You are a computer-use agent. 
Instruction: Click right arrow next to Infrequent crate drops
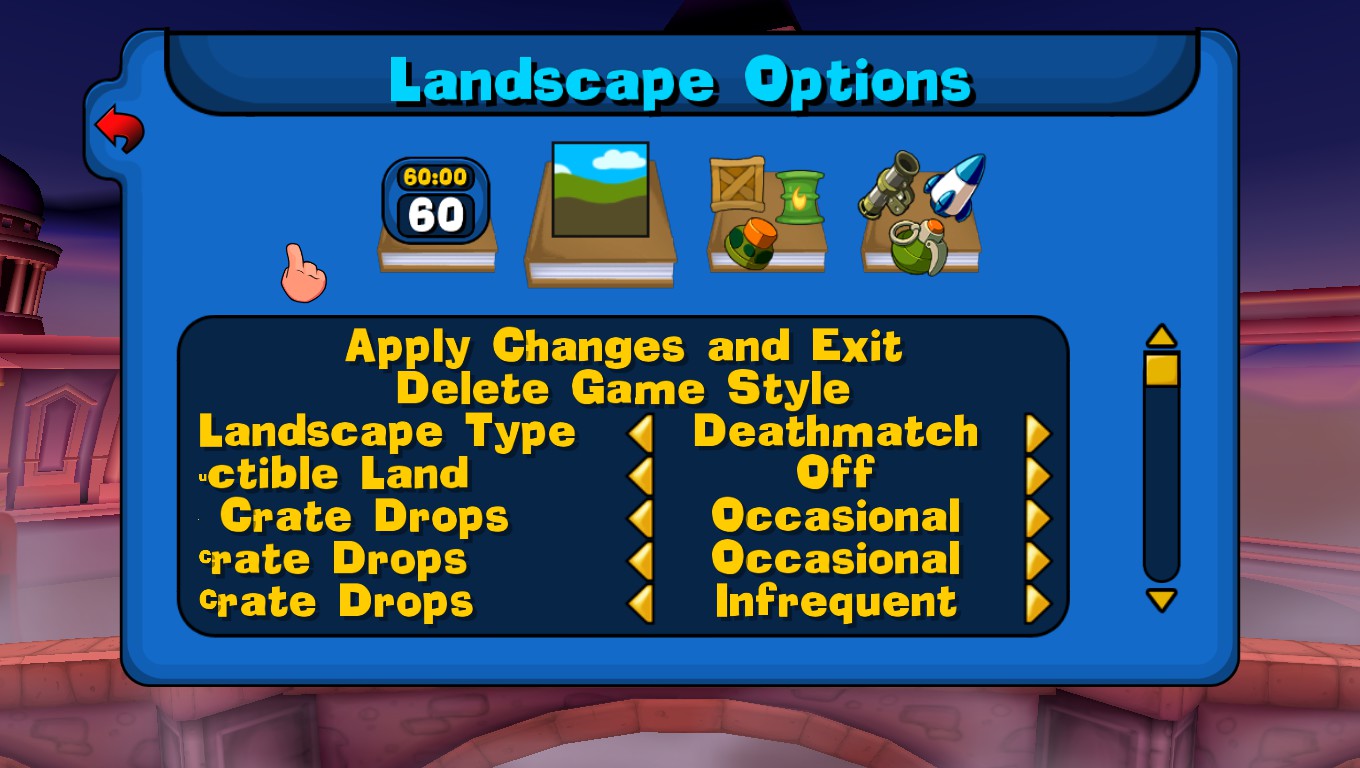[x=1037, y=601]
